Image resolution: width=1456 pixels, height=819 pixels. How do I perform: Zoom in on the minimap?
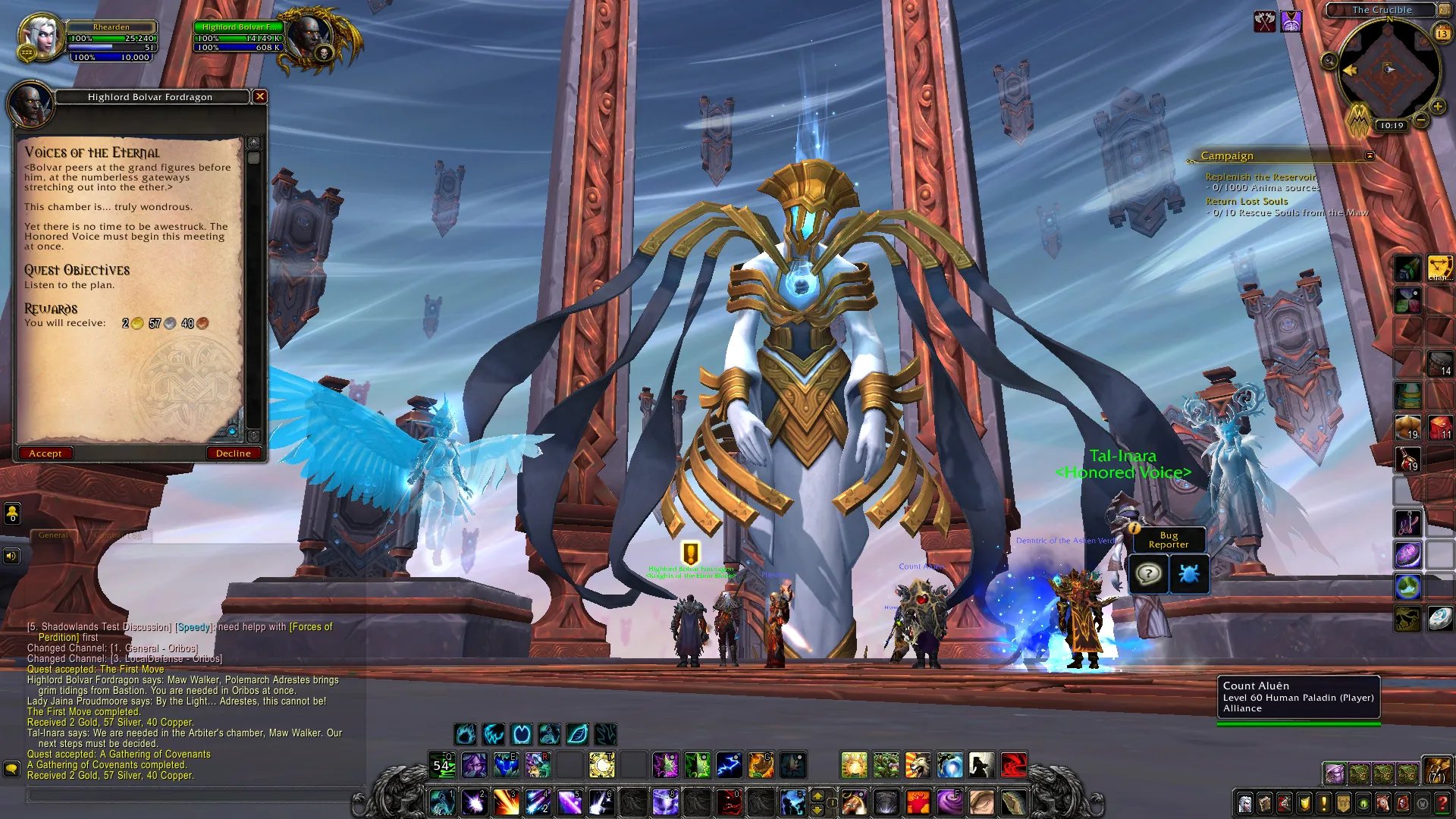(x=1437, y=107)
